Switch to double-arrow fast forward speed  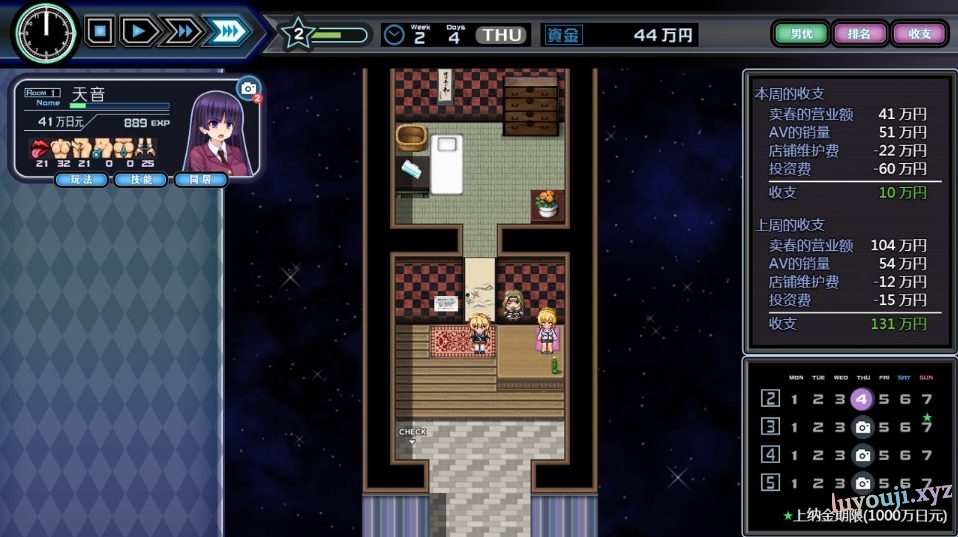coord(182,31)
